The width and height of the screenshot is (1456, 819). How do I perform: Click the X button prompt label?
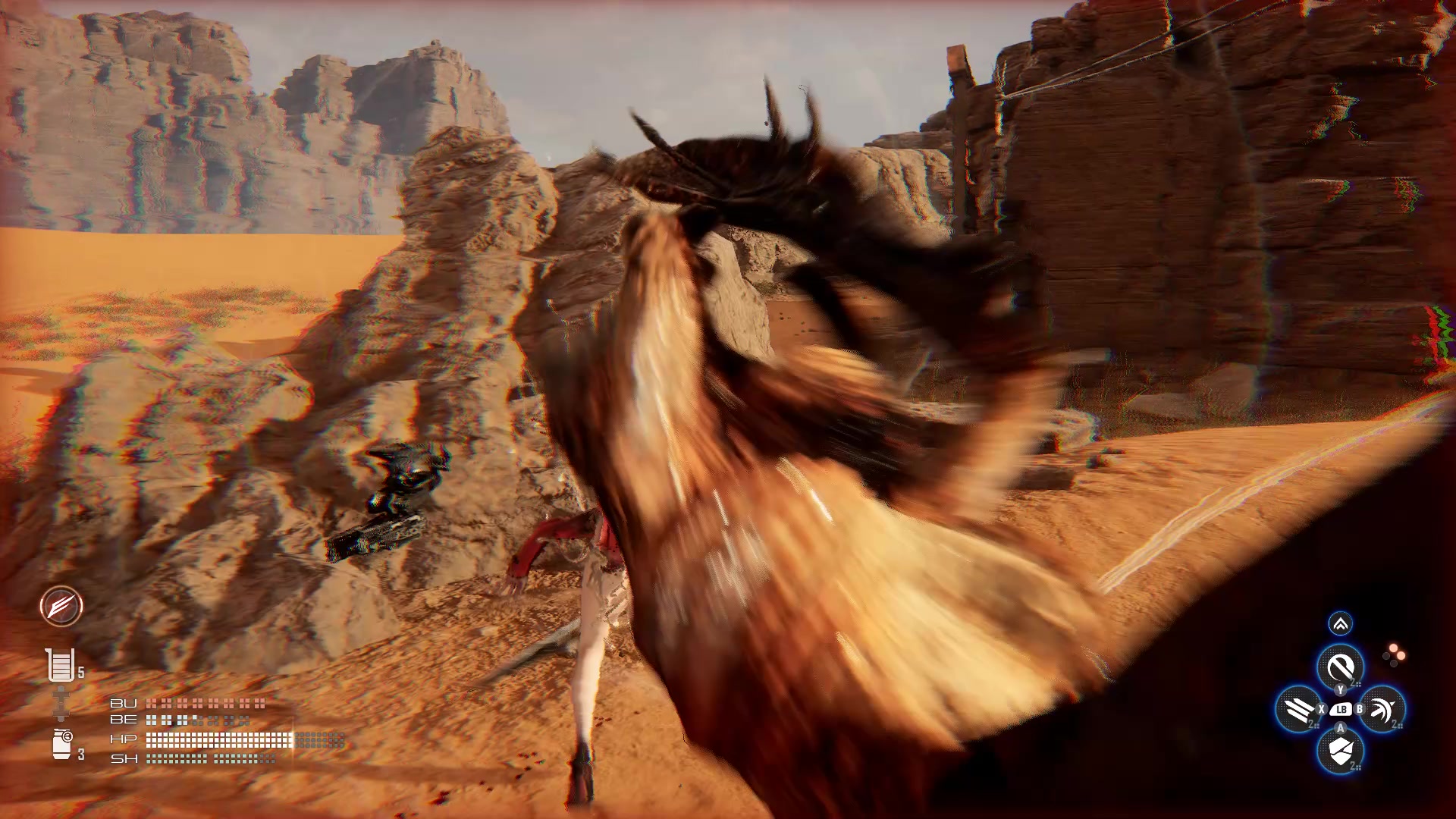pyautogui.click(x=1322, y=710)
